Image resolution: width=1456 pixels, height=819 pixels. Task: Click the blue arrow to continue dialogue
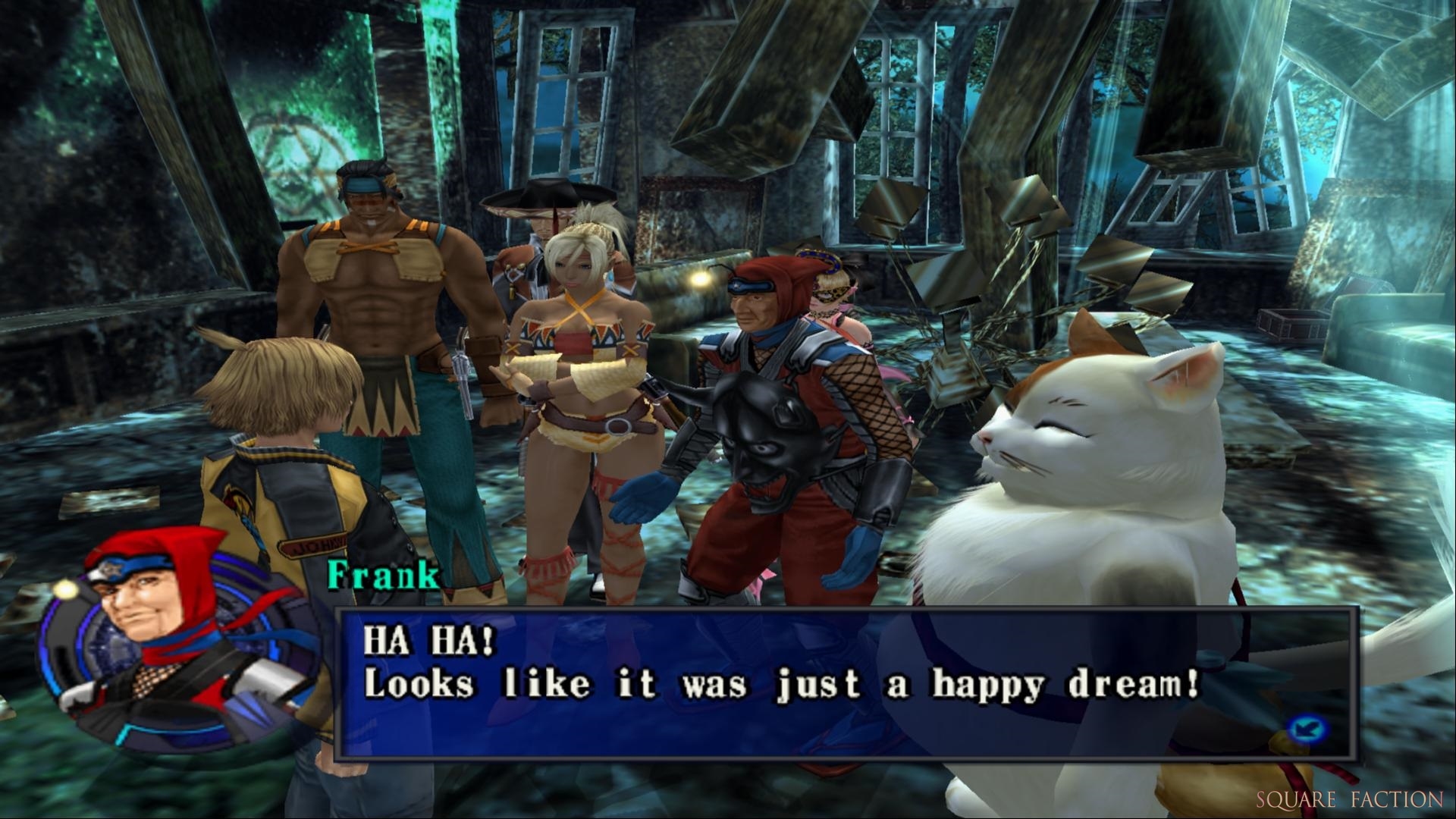(x=1308, y=730)
